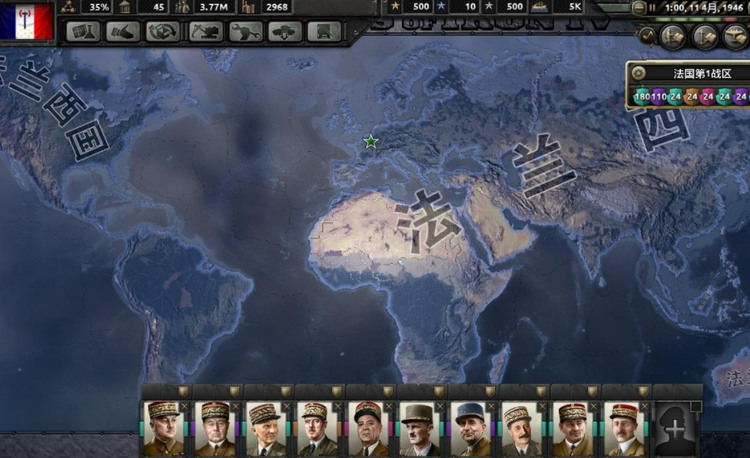Select the last general's portrait before the plus
Image resolution: width=750 pixels, height=458 pixels.
tap(625, 427)
